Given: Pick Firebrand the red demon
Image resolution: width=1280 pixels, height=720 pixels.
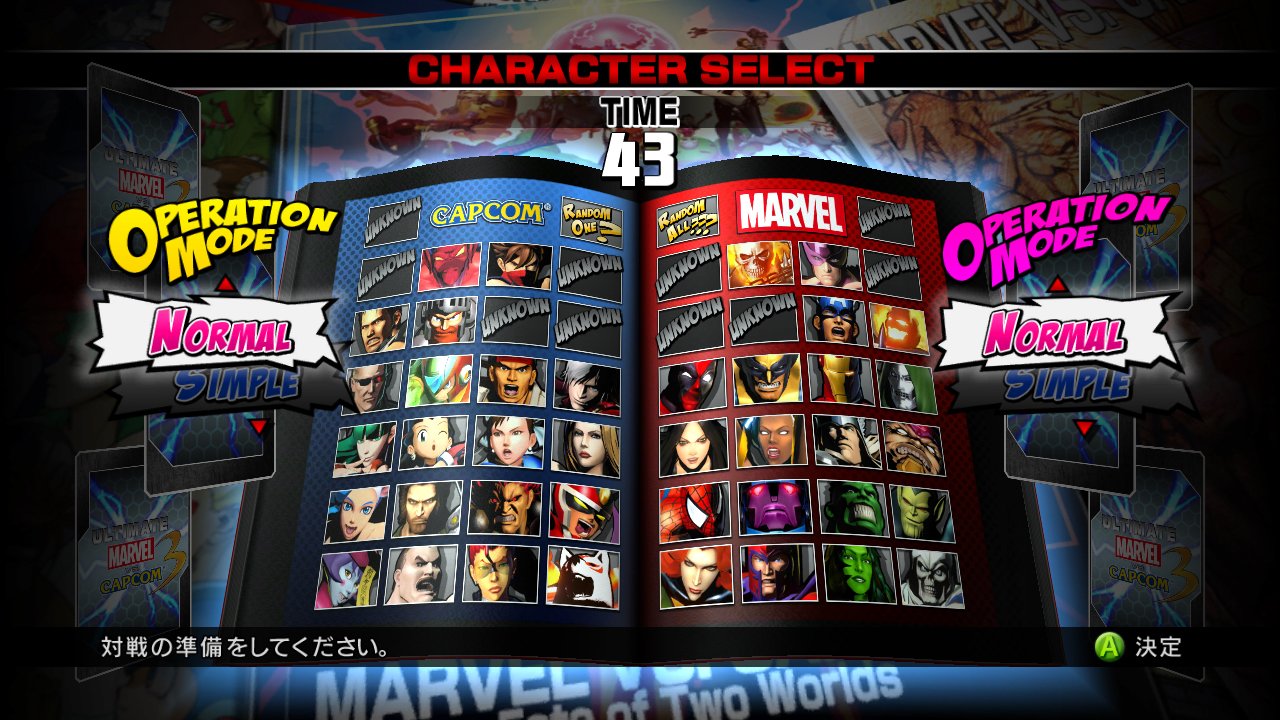Looking at the screenshot, I should [450, 267].
